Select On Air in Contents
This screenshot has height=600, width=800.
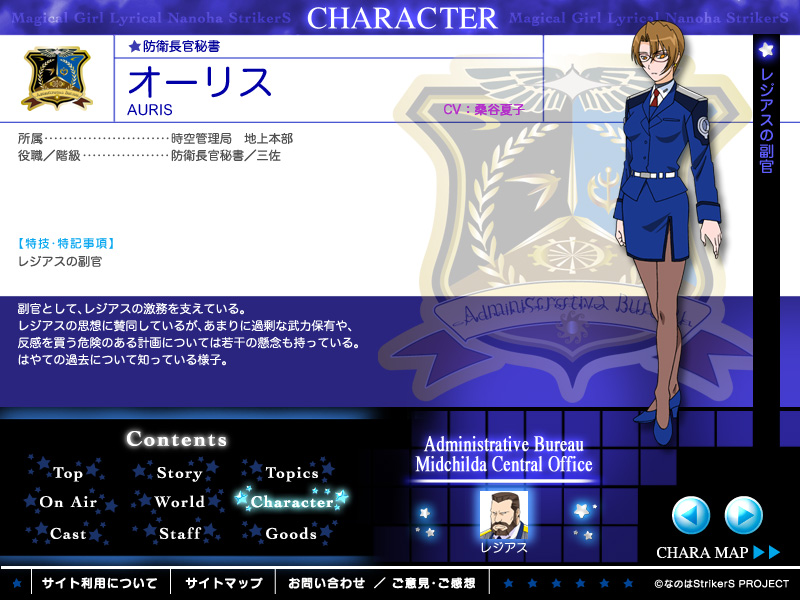pos(68,502)
